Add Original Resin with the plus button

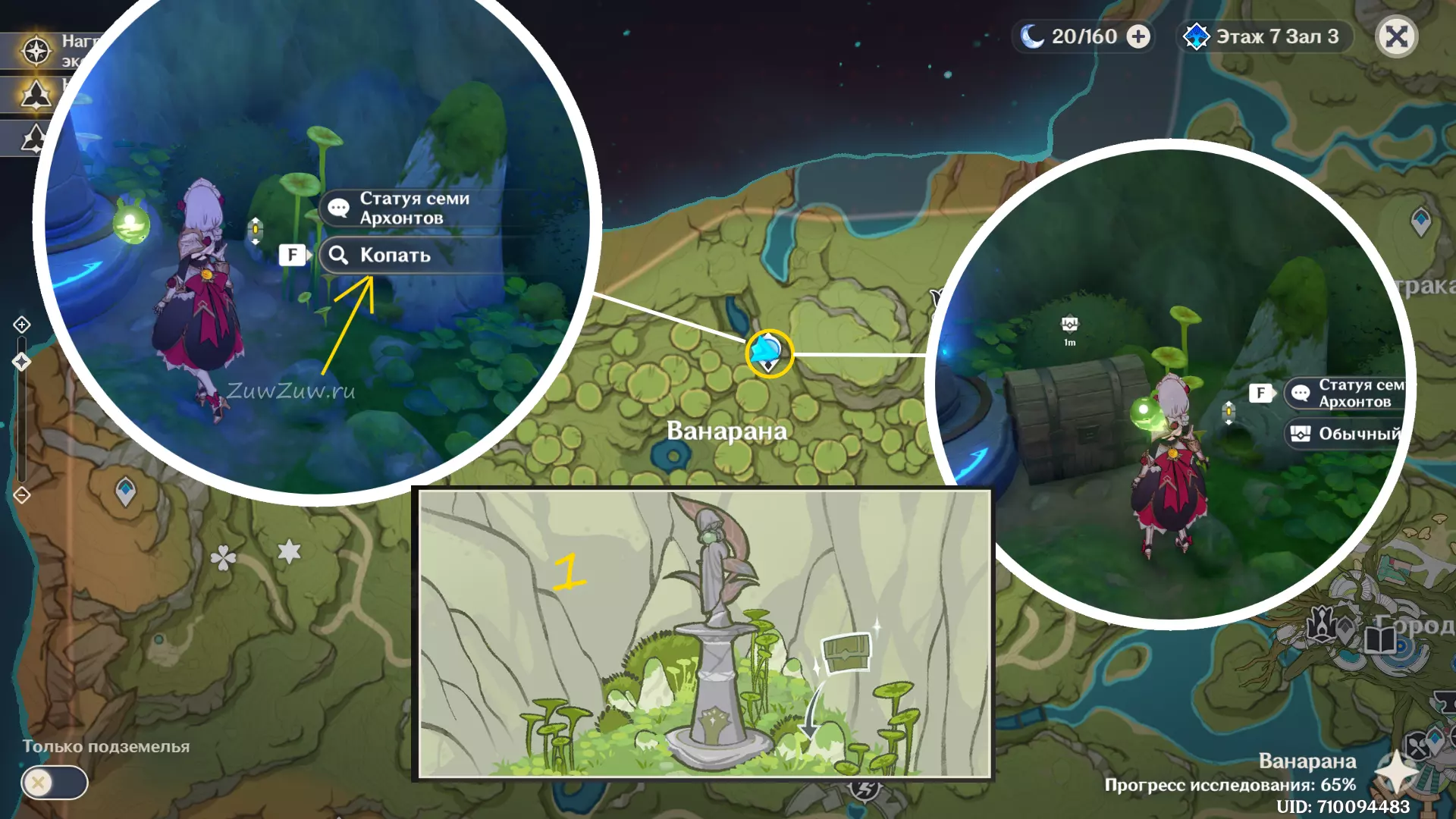point(1138,36)
